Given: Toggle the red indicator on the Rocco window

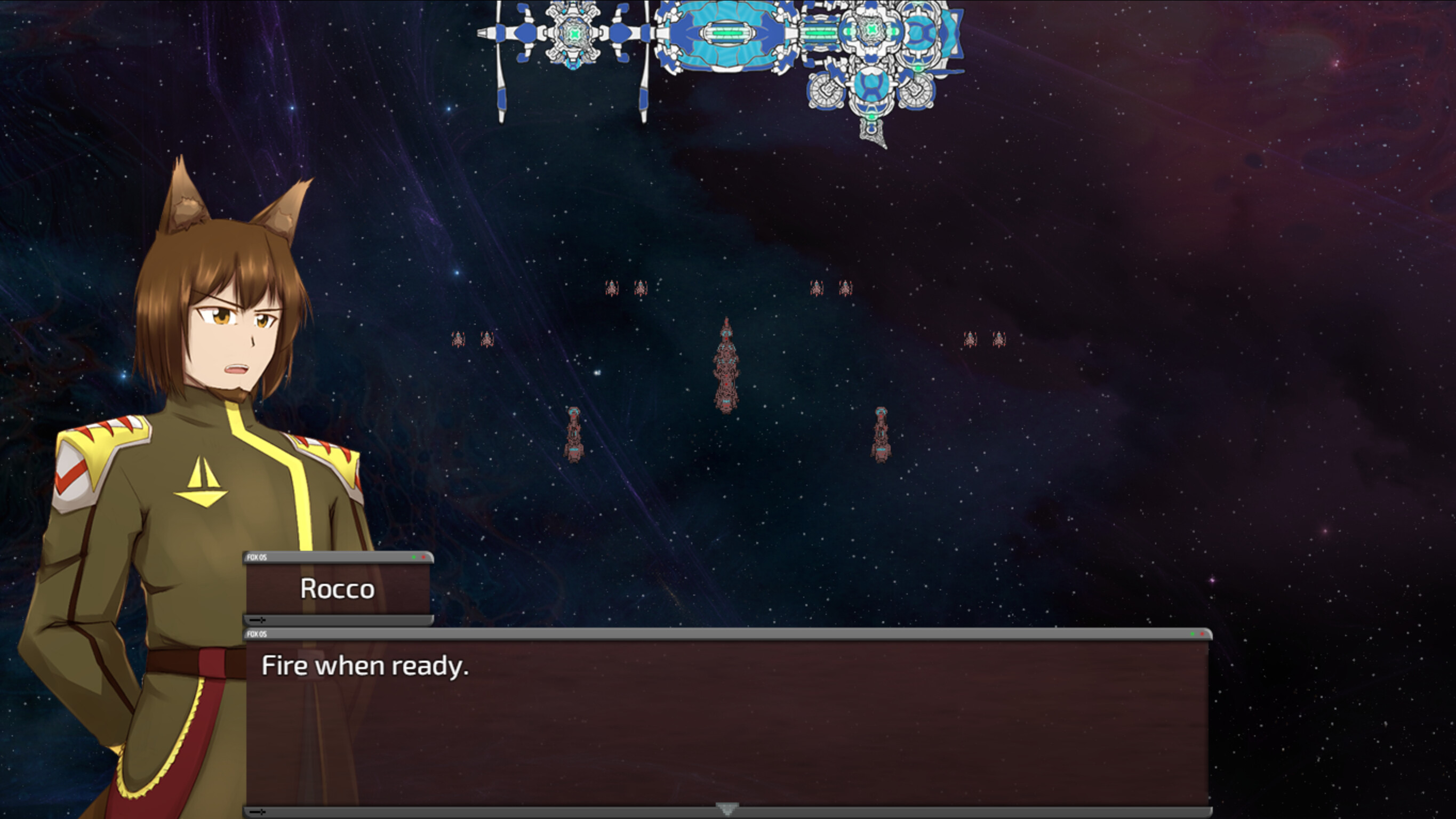Looking at the screenshot, I should 423,557.
